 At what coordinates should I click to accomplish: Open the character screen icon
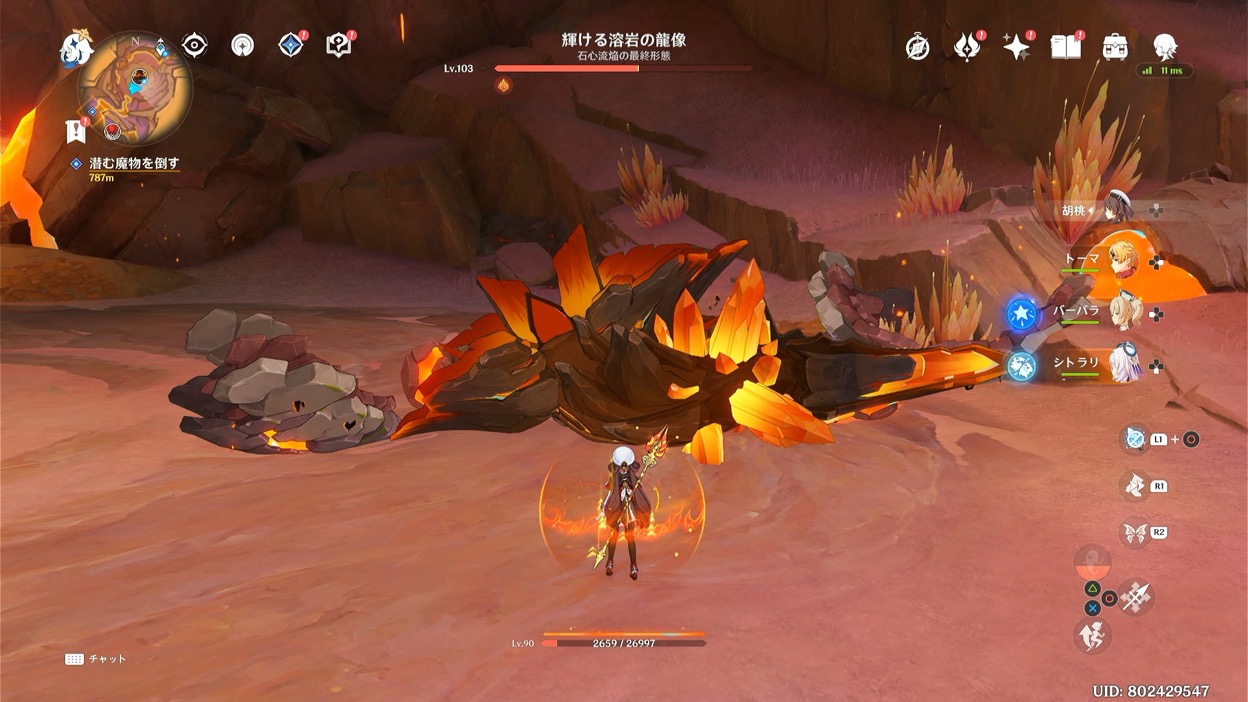(x=1164, y=46)
